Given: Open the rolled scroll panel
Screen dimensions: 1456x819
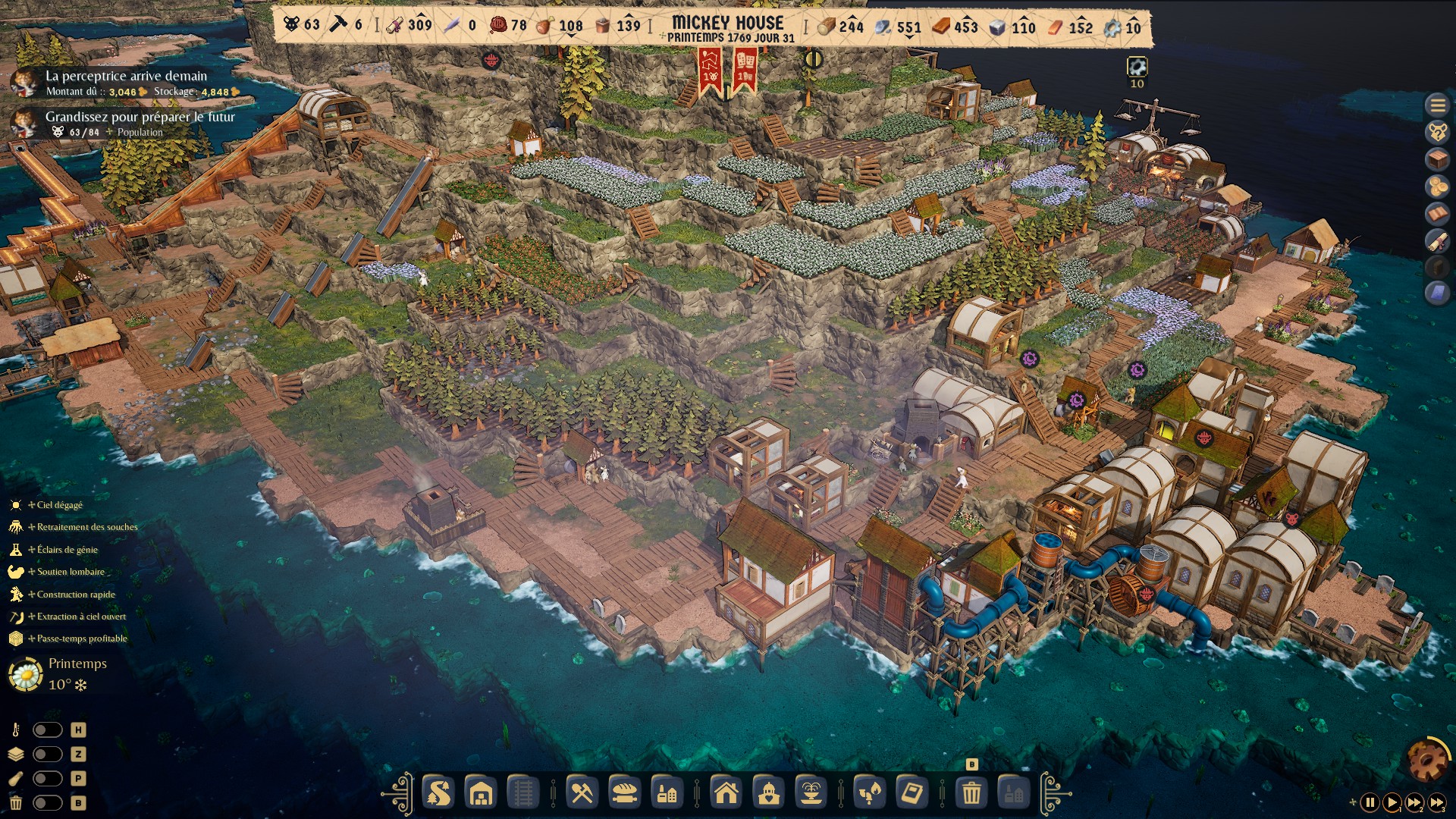Looking at the screenshot, I should click(x=1437, y=240).
